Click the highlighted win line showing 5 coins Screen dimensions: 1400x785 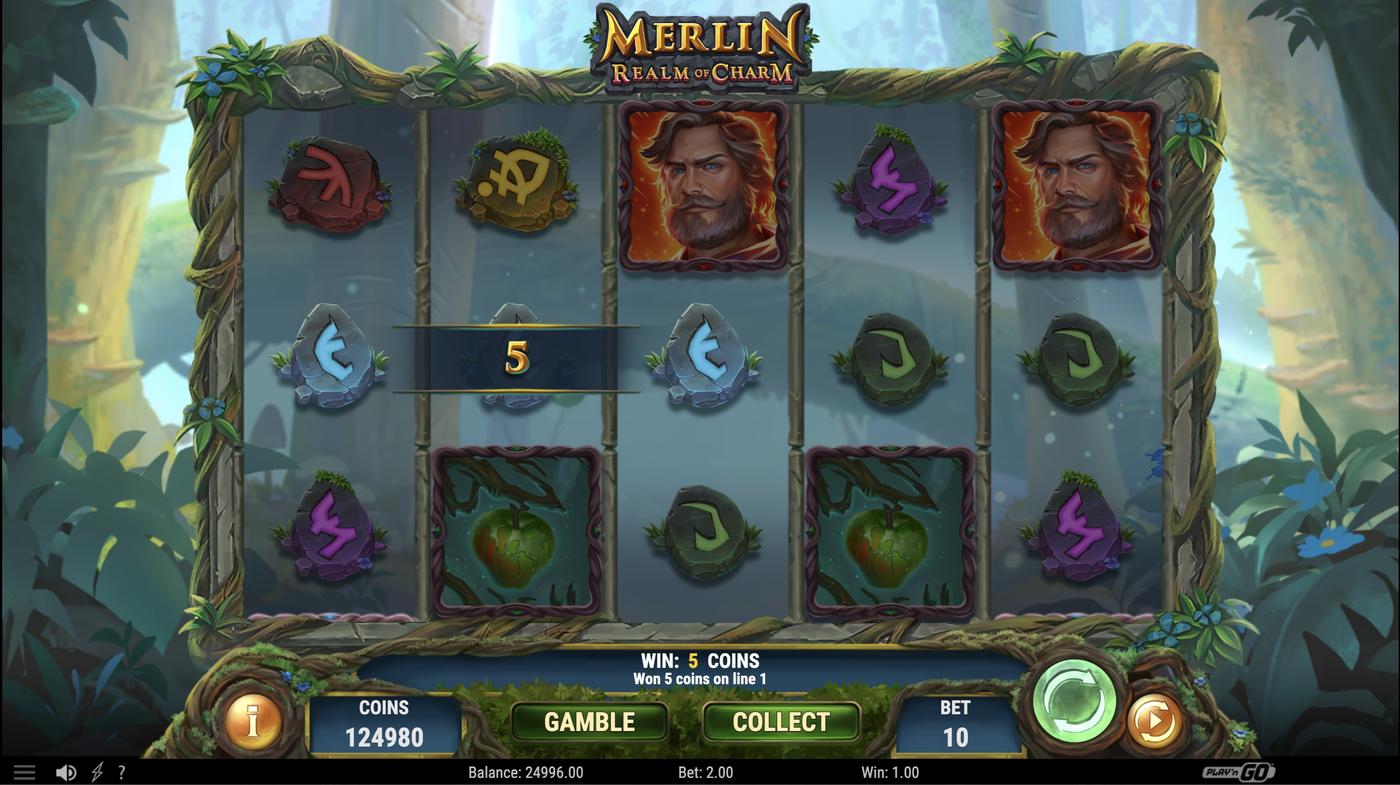(516, 358)
